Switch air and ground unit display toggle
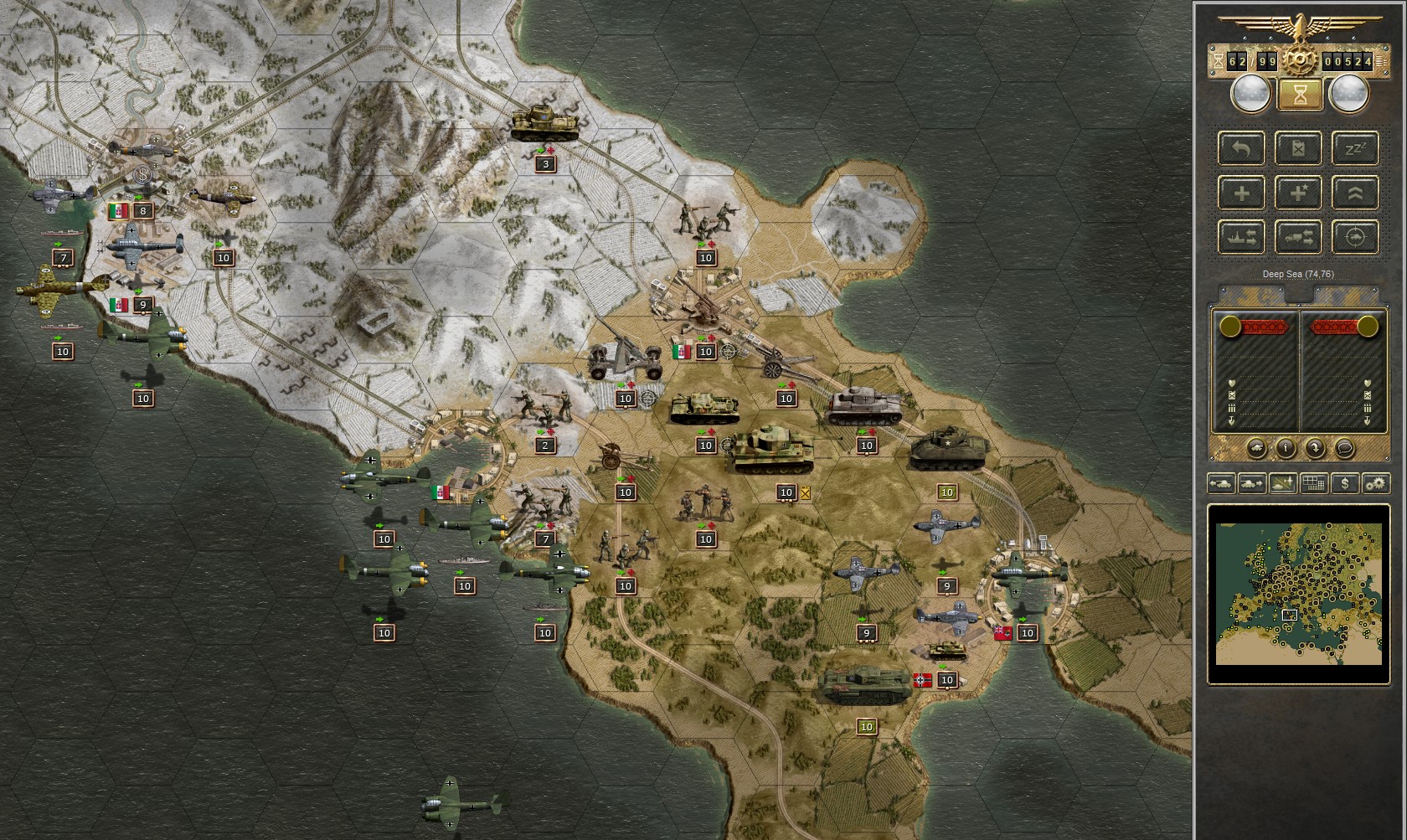Image resolution: width=1407 pixels, height=840 pixels. (1283, 483)
